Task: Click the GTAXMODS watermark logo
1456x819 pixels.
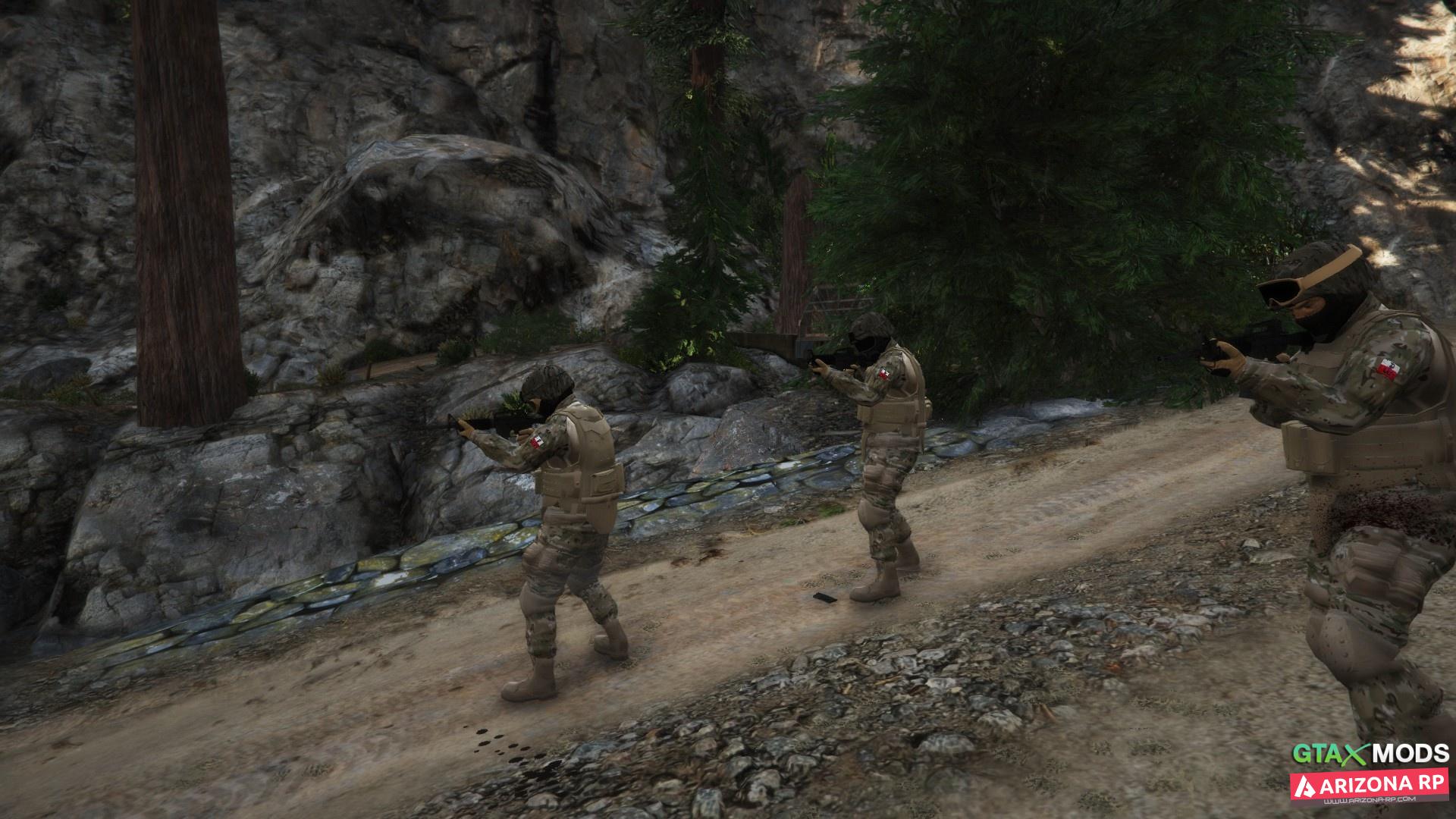Action: (x=1370, y=754)
